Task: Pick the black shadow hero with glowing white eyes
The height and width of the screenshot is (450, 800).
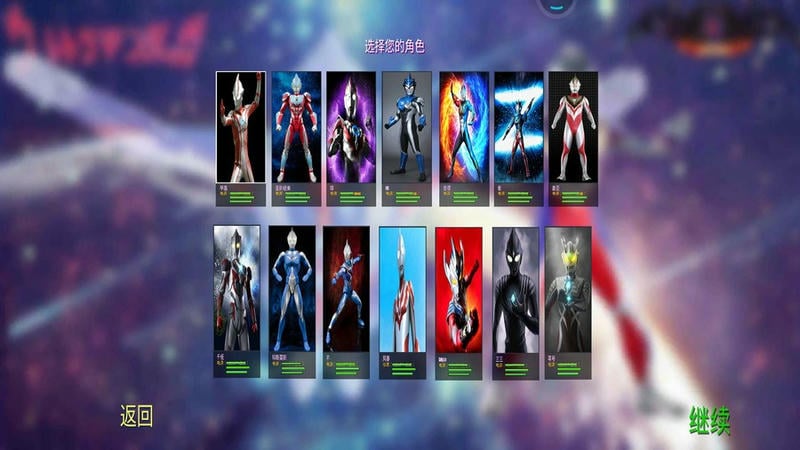Action: pos(515,290)
